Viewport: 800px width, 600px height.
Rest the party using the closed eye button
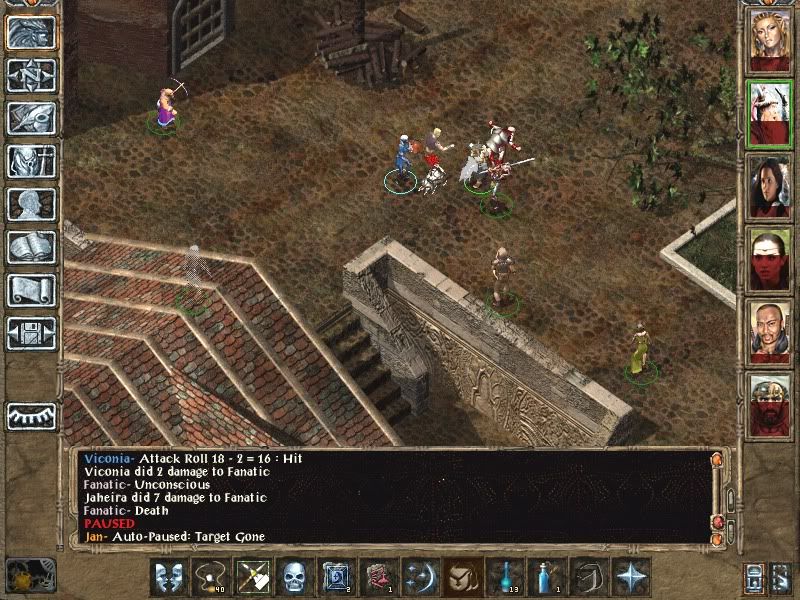coord(32,415)
